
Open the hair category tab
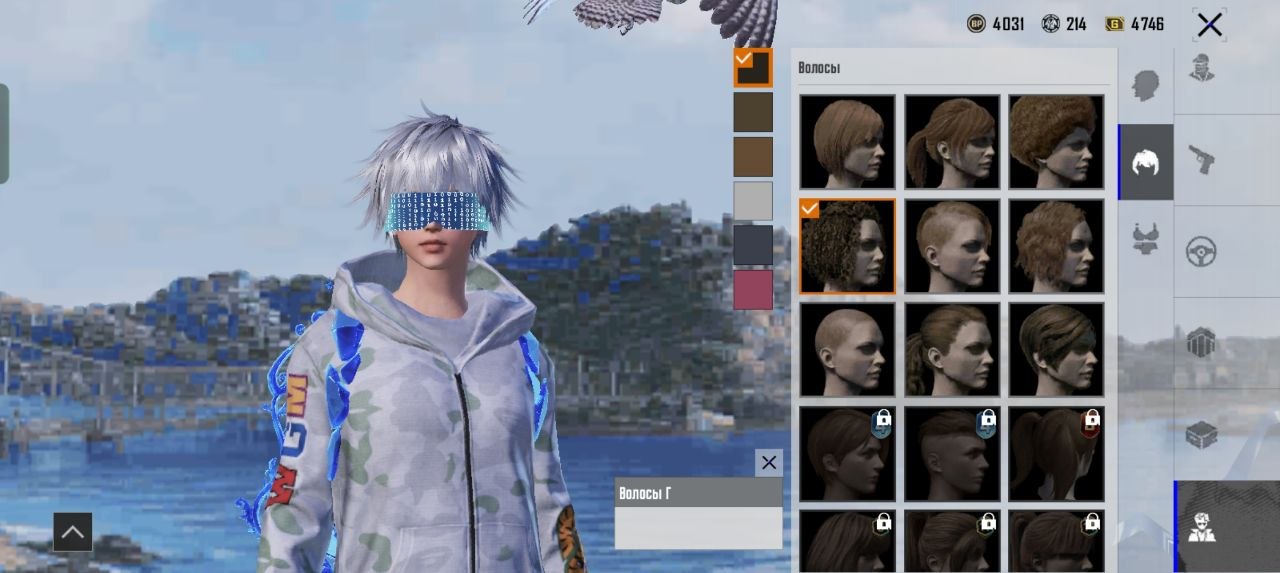(1146, 162)
